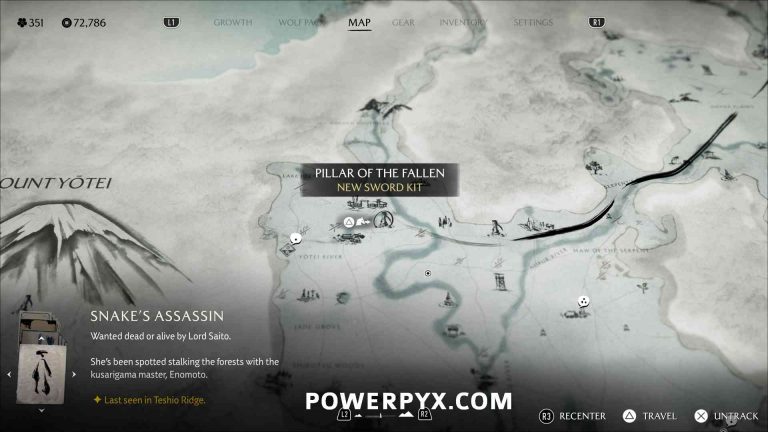Select the white circle marker near Yotei River
The image size is (768, 432).
tap(296, 238)
